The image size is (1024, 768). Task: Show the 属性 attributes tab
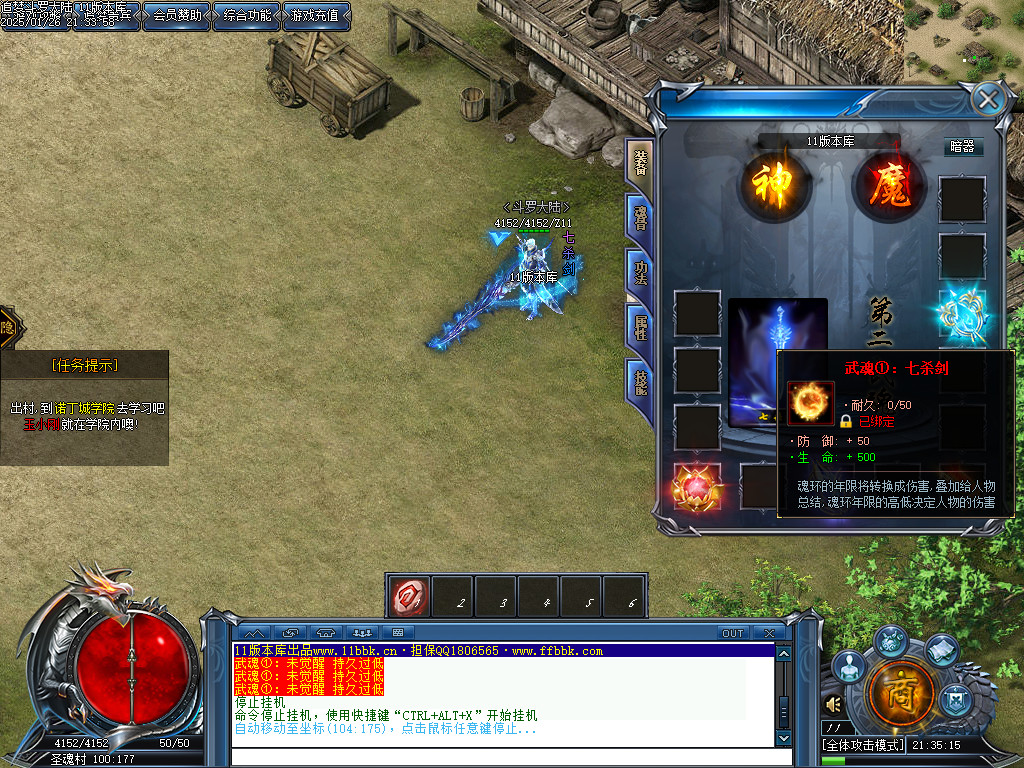click(639, 326)
